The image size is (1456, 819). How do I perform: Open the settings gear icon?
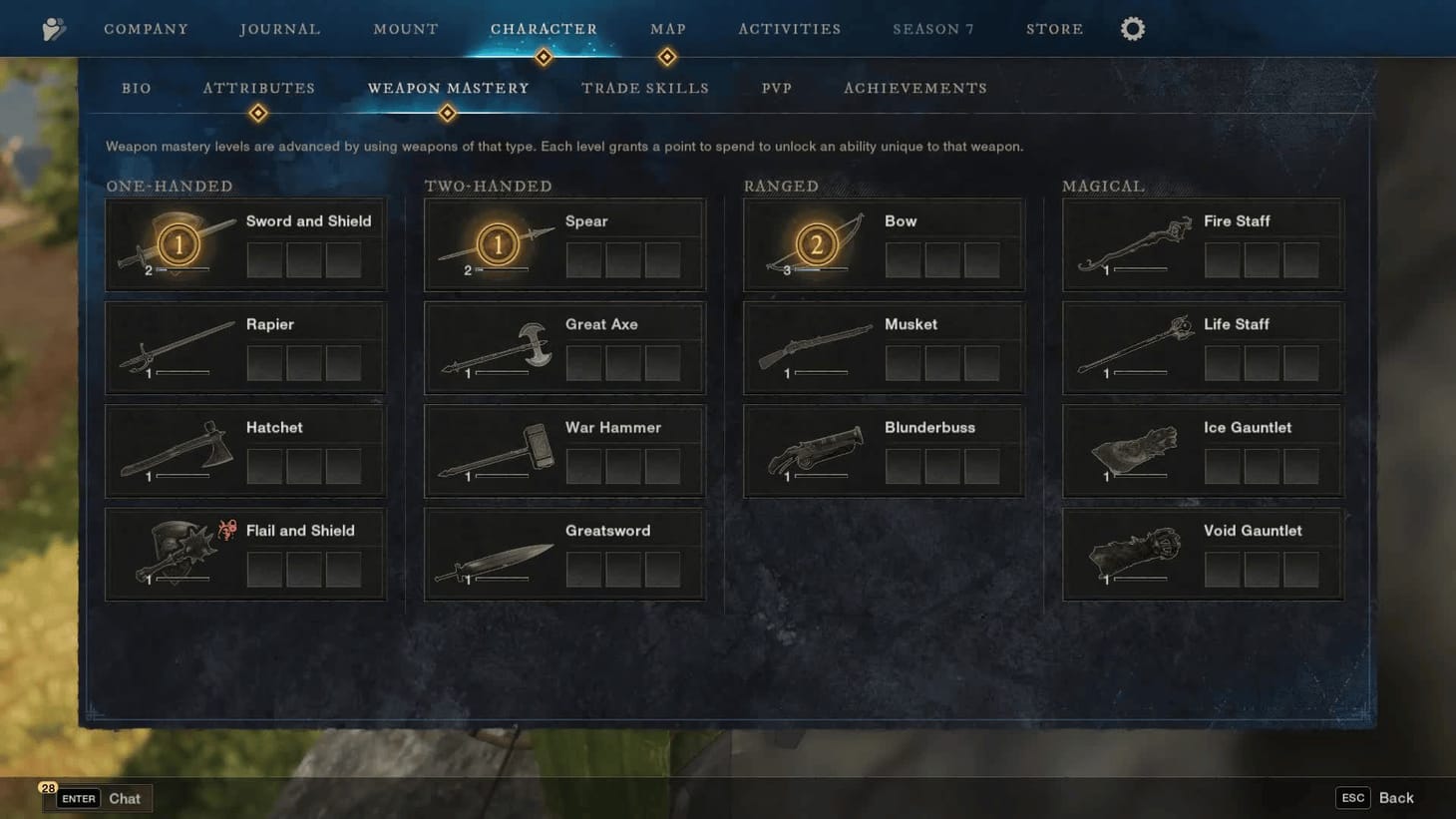(x=1132, y=28)
